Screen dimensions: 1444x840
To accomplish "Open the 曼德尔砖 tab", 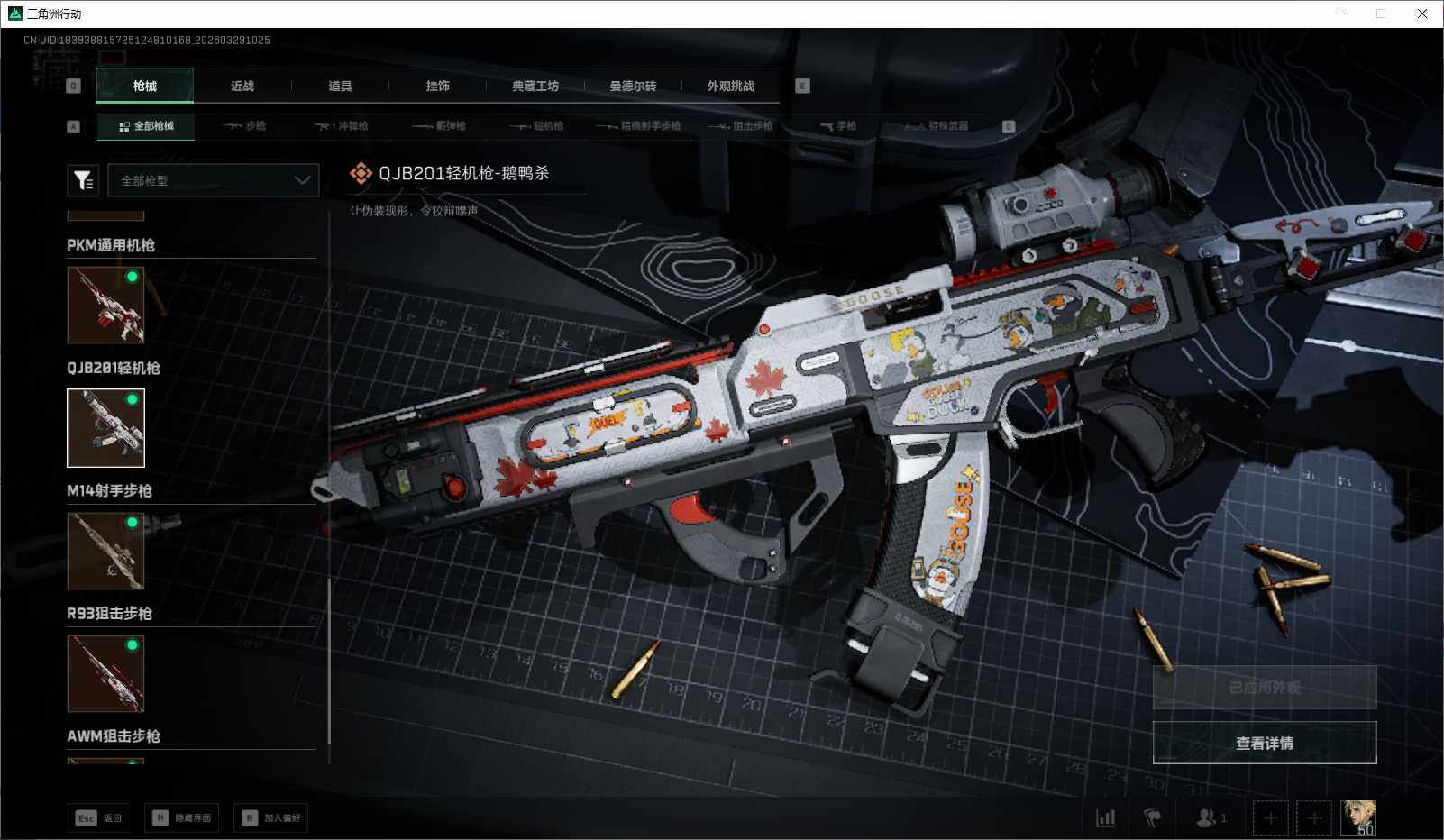I will pos(633,86).
